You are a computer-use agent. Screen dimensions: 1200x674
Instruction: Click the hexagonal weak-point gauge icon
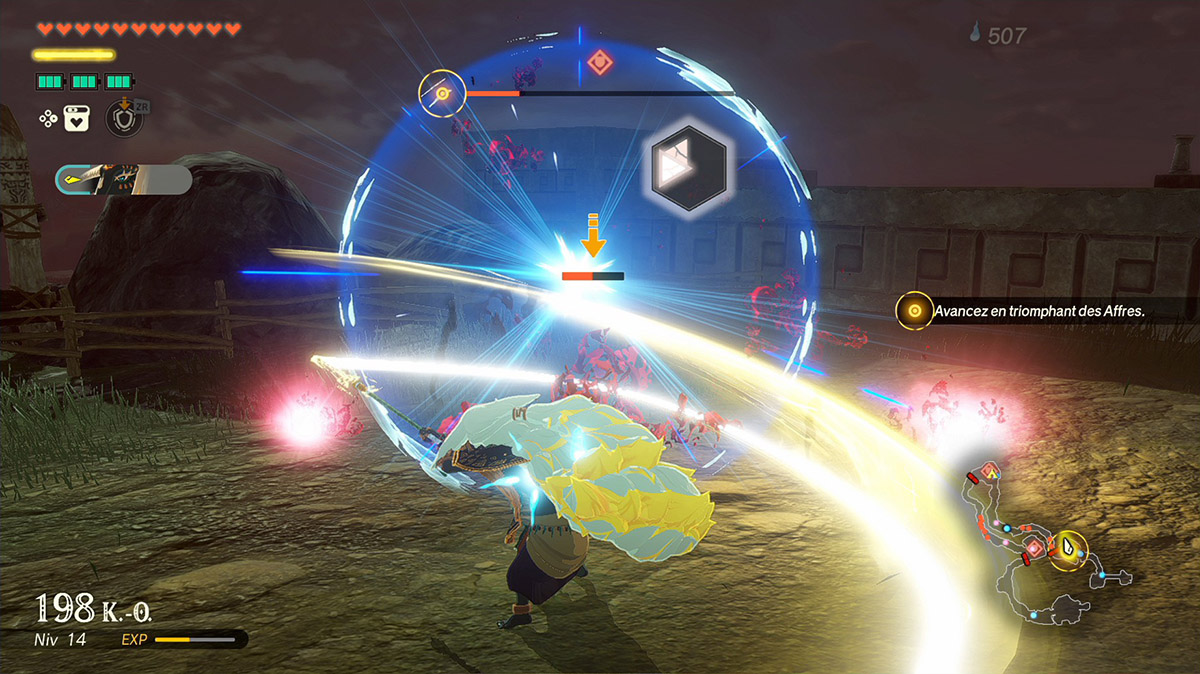point(687,168)
